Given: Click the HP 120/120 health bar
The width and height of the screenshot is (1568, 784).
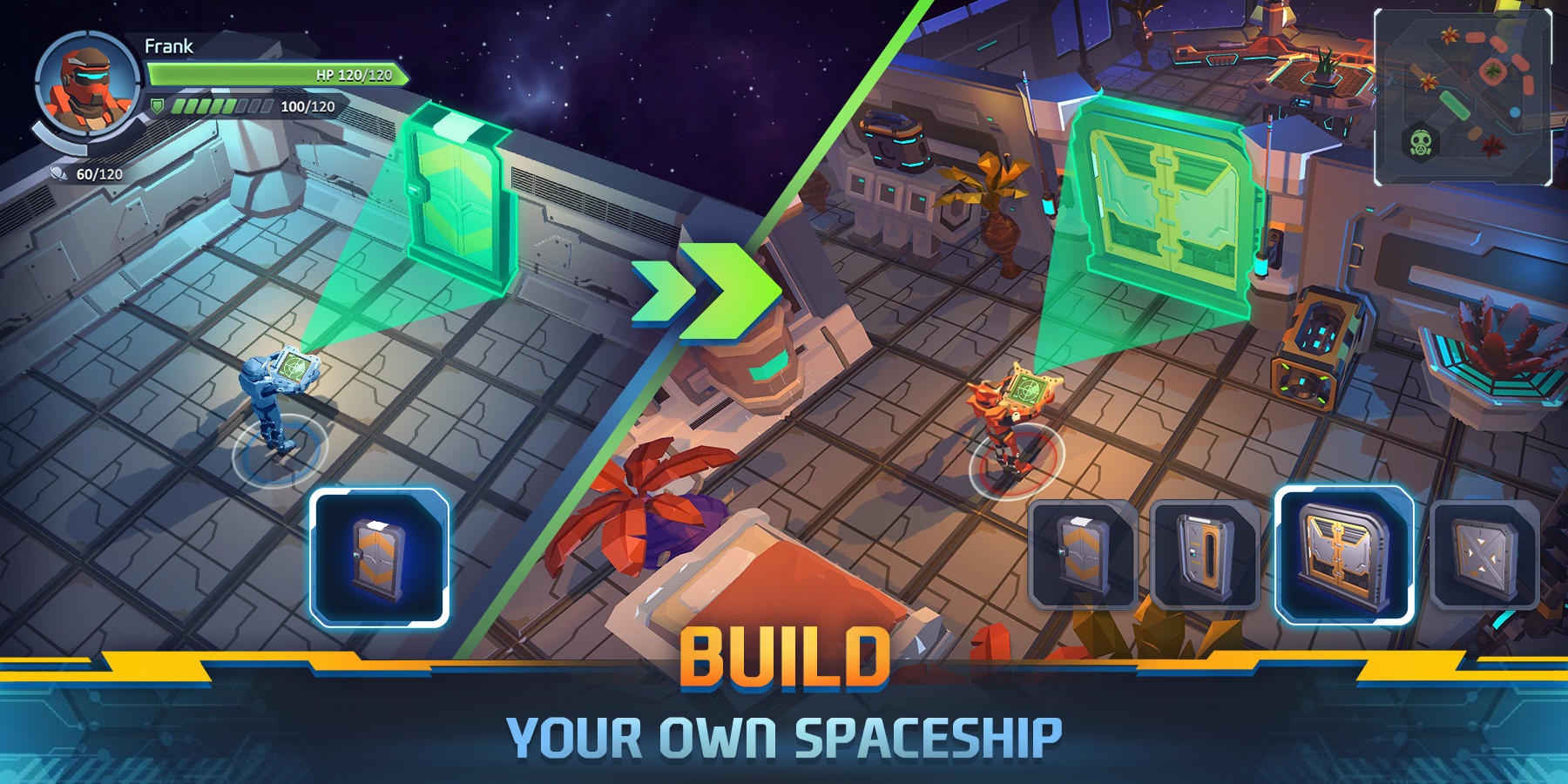Looking at the screenshot, I should click(x=279, y=76).
